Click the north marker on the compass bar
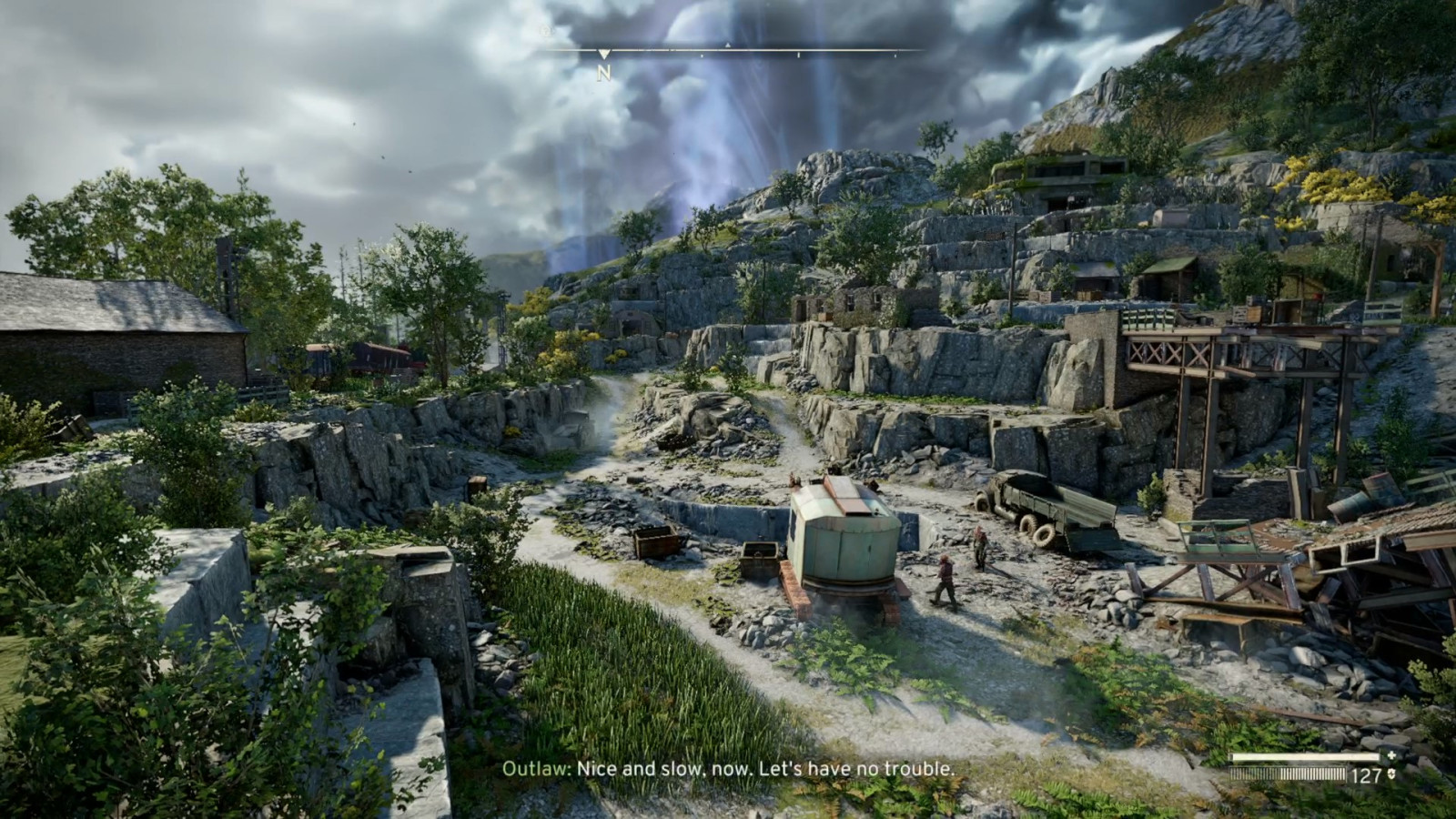1456x819 pixels. [x=603, y=73]
